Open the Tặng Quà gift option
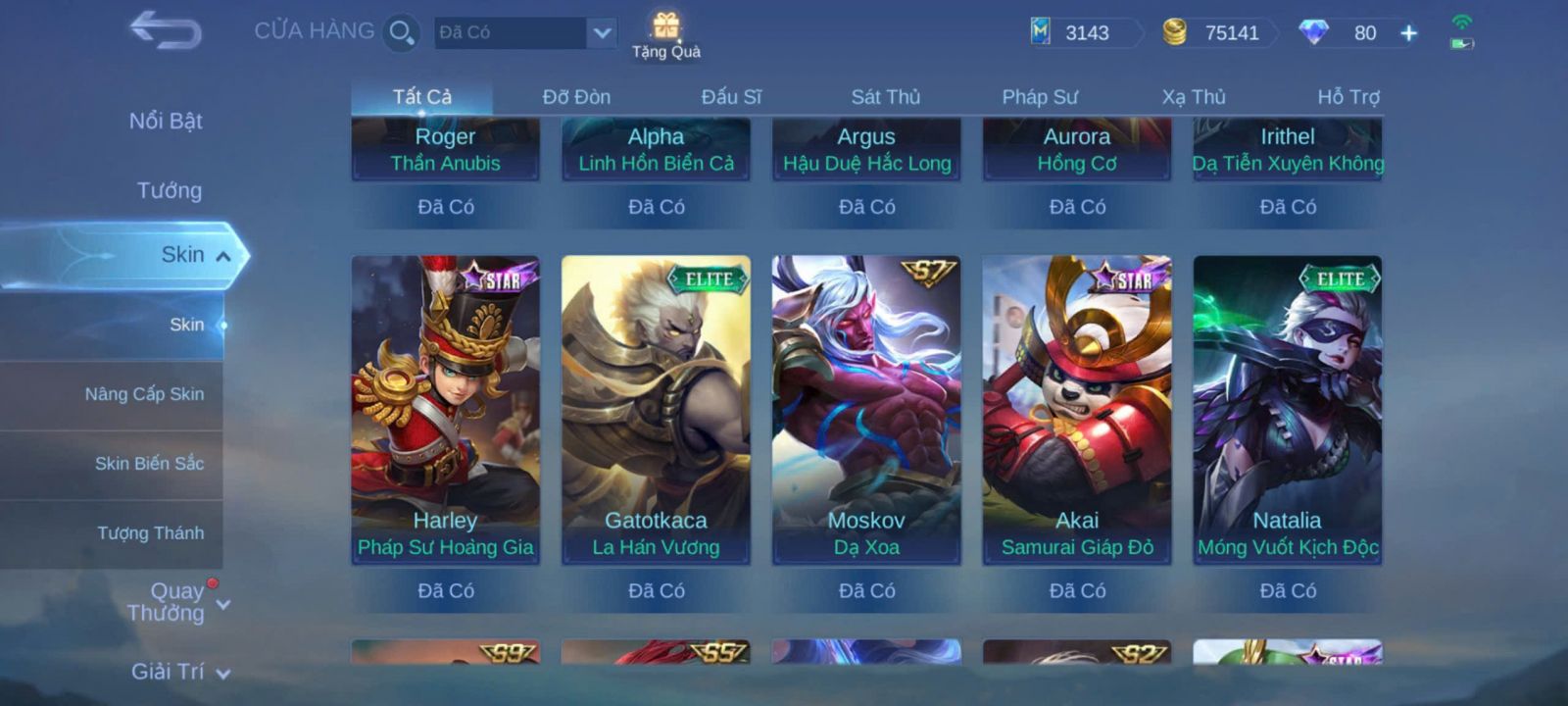This screenshot has height=706, width=1568. (x=666, y=34)
